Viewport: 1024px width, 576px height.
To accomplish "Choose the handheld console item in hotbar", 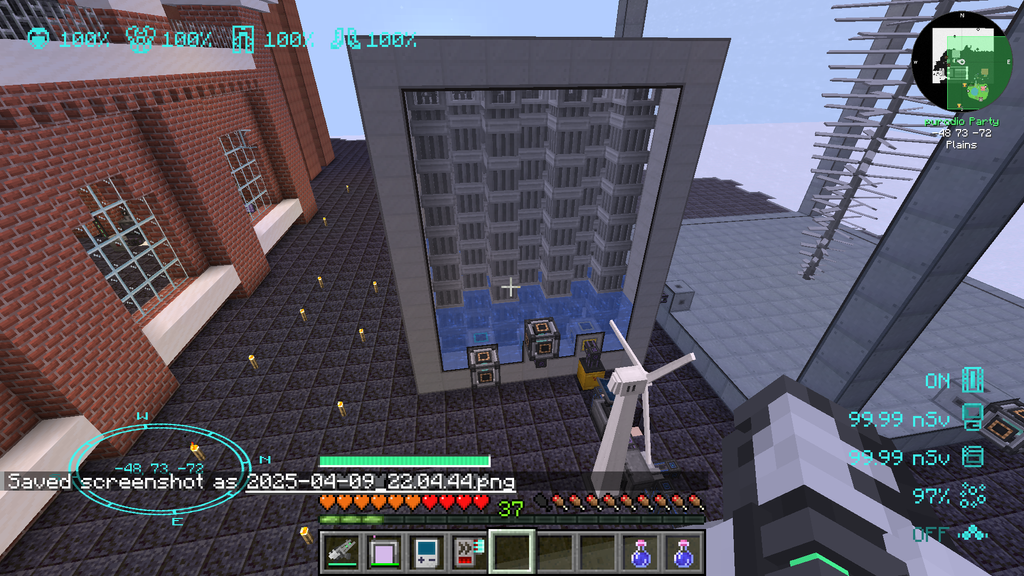I will (x=426, y=551).
